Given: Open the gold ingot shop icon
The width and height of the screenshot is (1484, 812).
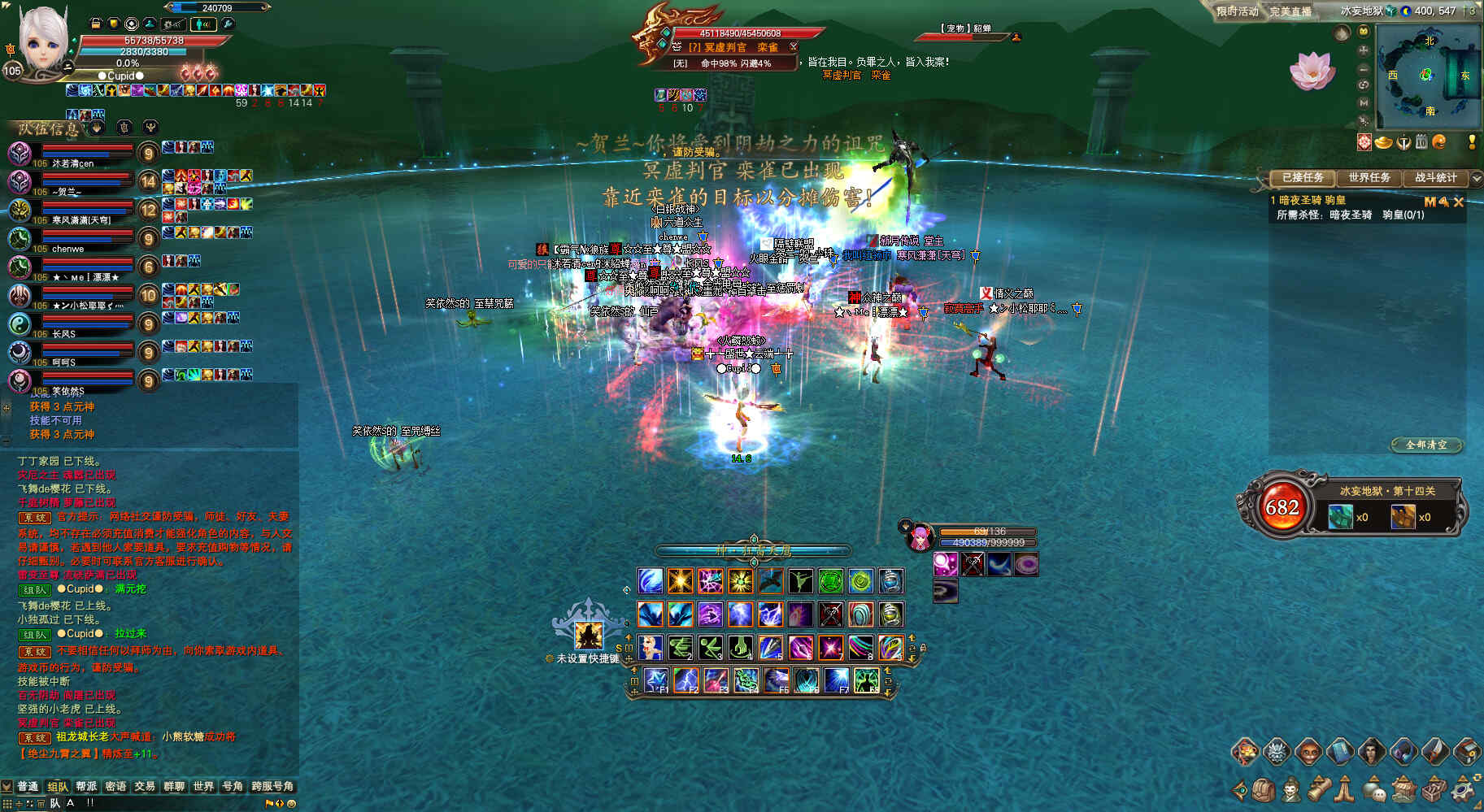Looking at the screenshot, I should point(1384,142).
